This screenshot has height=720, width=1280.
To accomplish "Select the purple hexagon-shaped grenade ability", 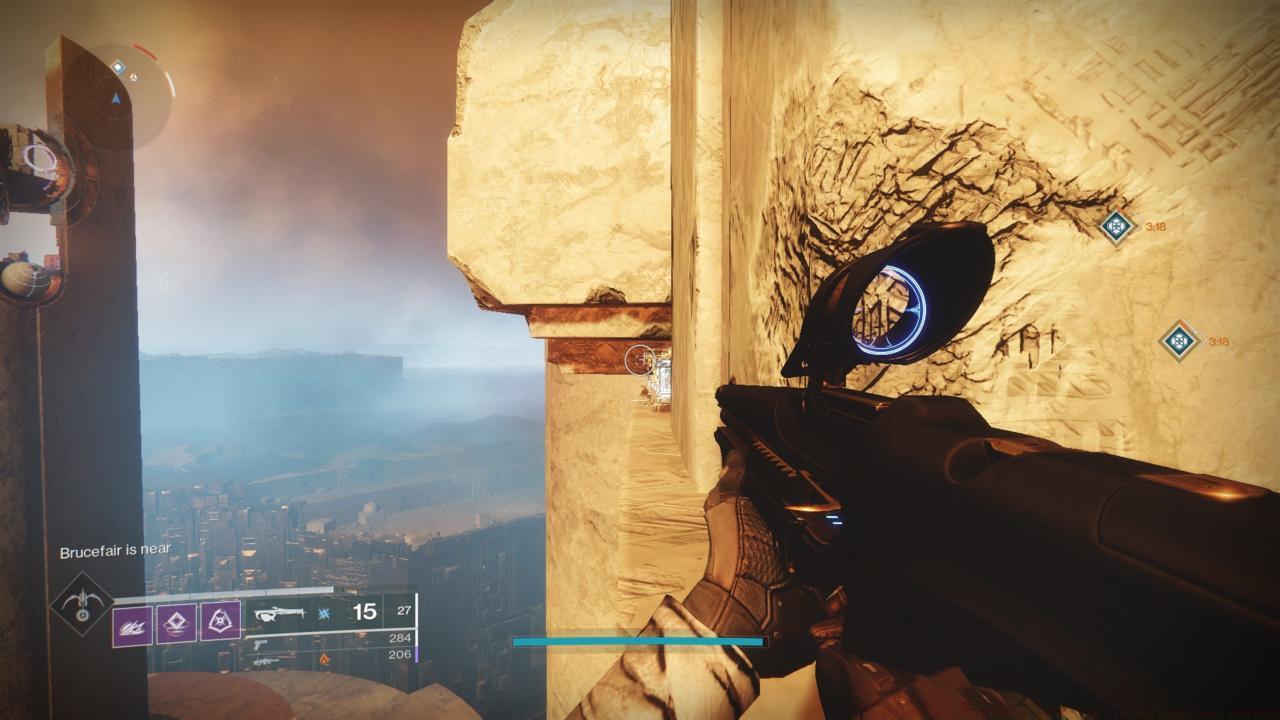I will pyautogui.click(x=220, y=621).
